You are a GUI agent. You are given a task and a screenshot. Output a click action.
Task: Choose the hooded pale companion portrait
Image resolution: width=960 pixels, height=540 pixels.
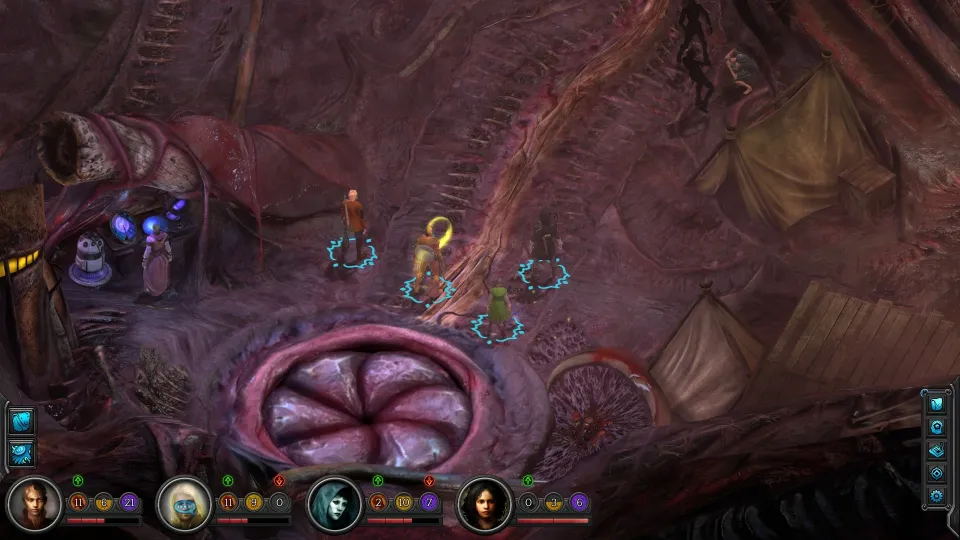tap(334, 504)
